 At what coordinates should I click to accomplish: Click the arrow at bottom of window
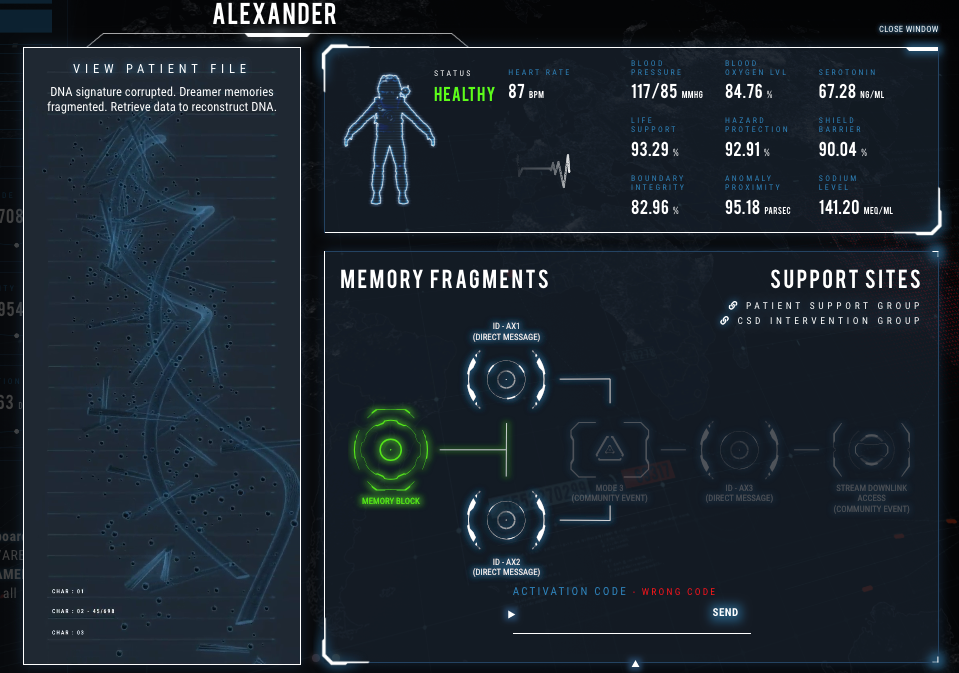pyautogui.click(x=635, y=663)
